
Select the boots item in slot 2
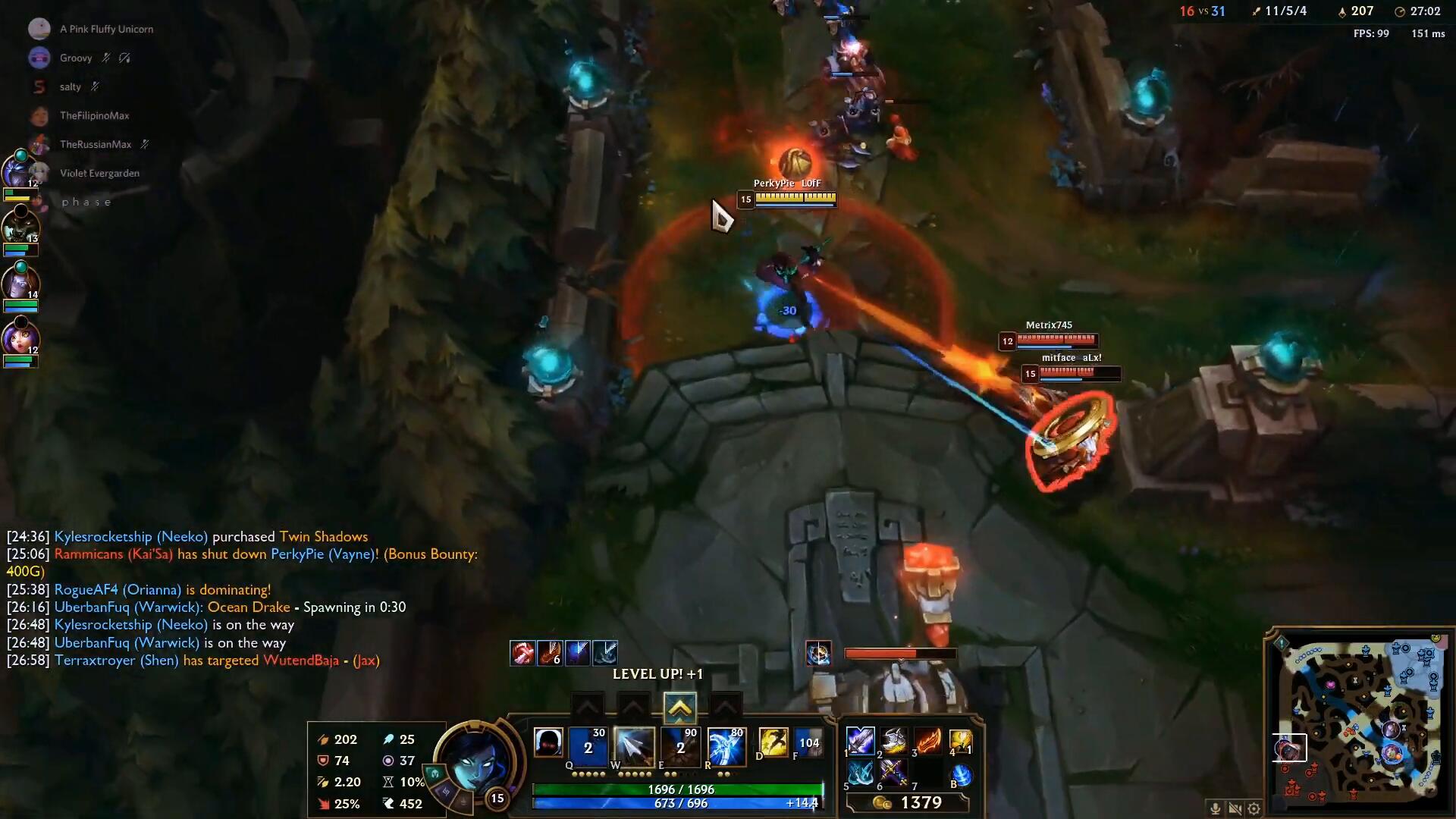tap(895, 741)
